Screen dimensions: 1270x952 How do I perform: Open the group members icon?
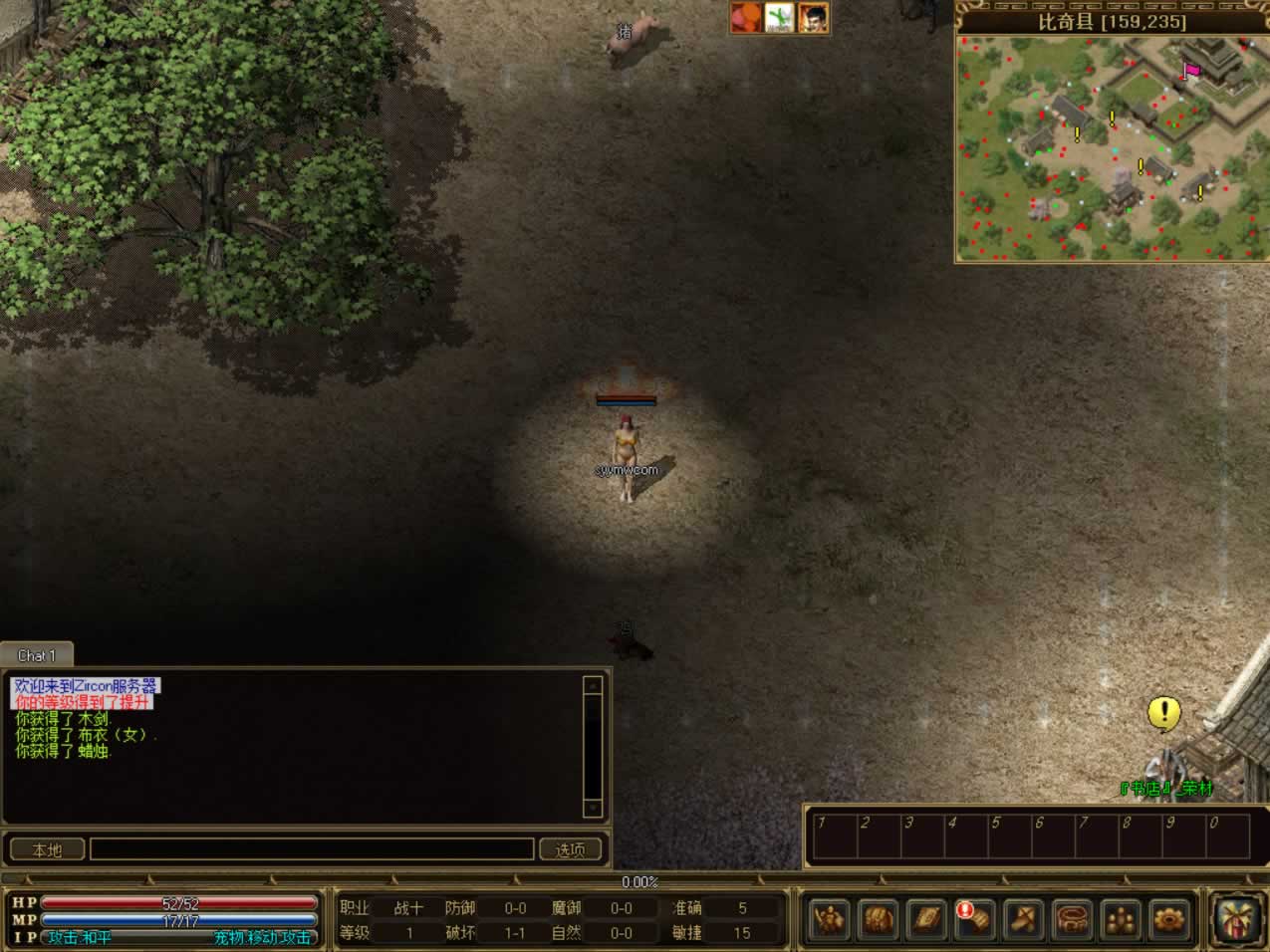(1121, 918)
